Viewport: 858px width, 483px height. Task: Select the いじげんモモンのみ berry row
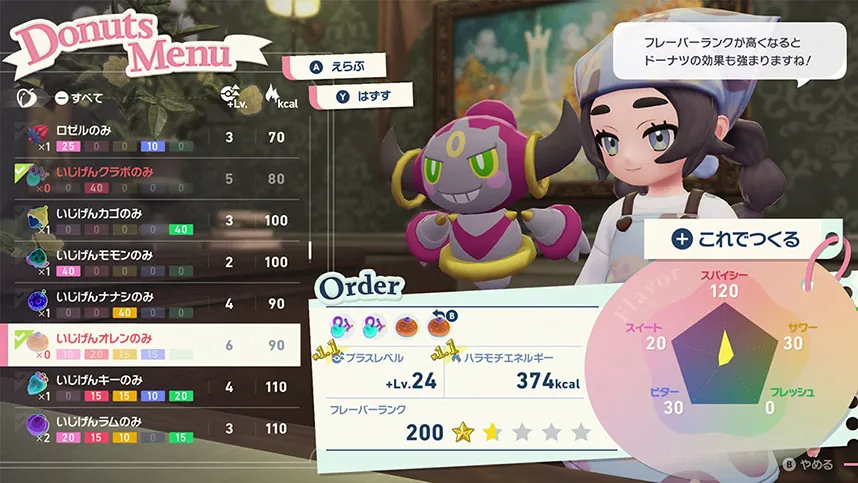click(150, 262)
